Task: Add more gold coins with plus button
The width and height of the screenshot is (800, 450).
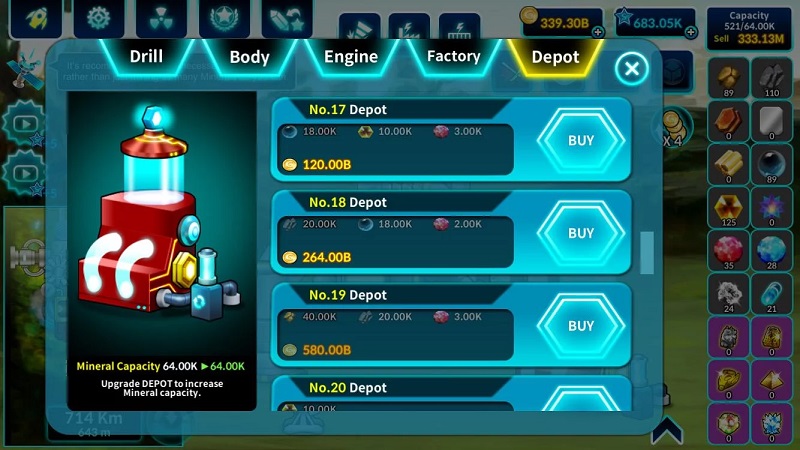Action: (x=598, y=32)
